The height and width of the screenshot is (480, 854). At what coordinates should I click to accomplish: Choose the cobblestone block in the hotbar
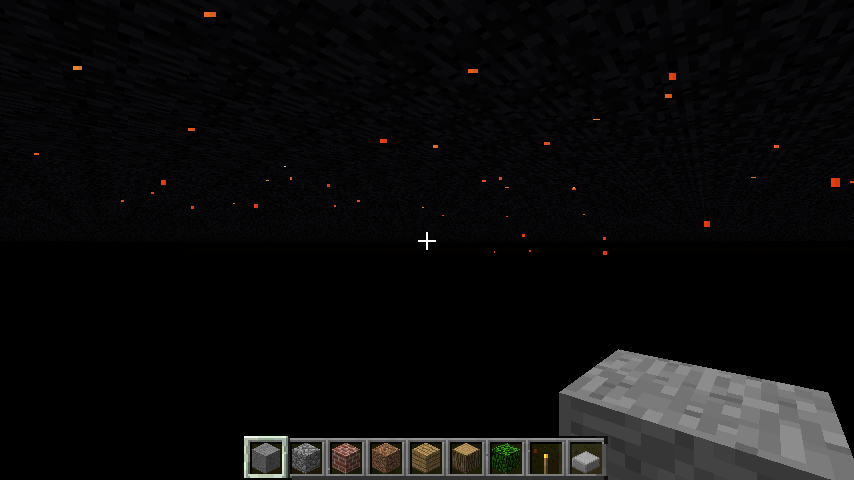[306, 458]
